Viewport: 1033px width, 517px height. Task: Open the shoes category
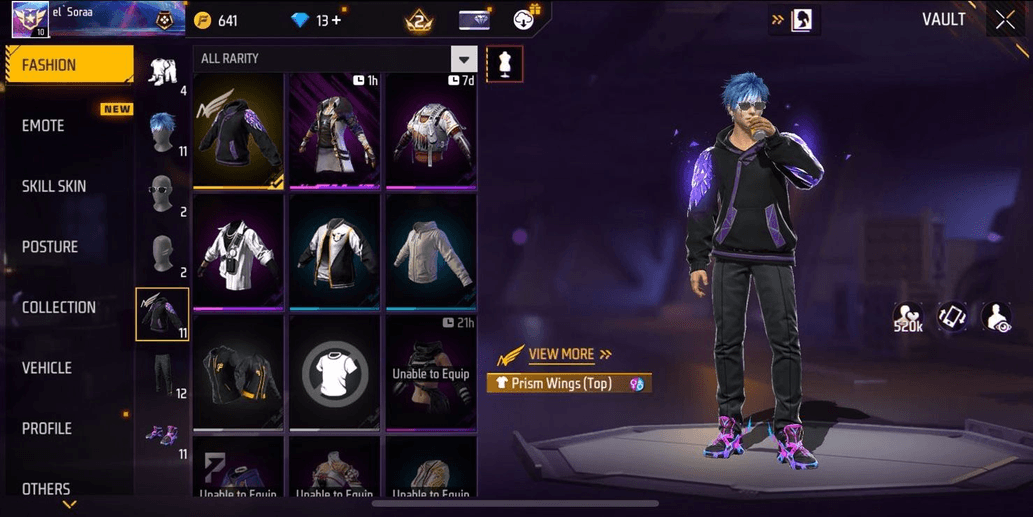click(x=162, y=435)
